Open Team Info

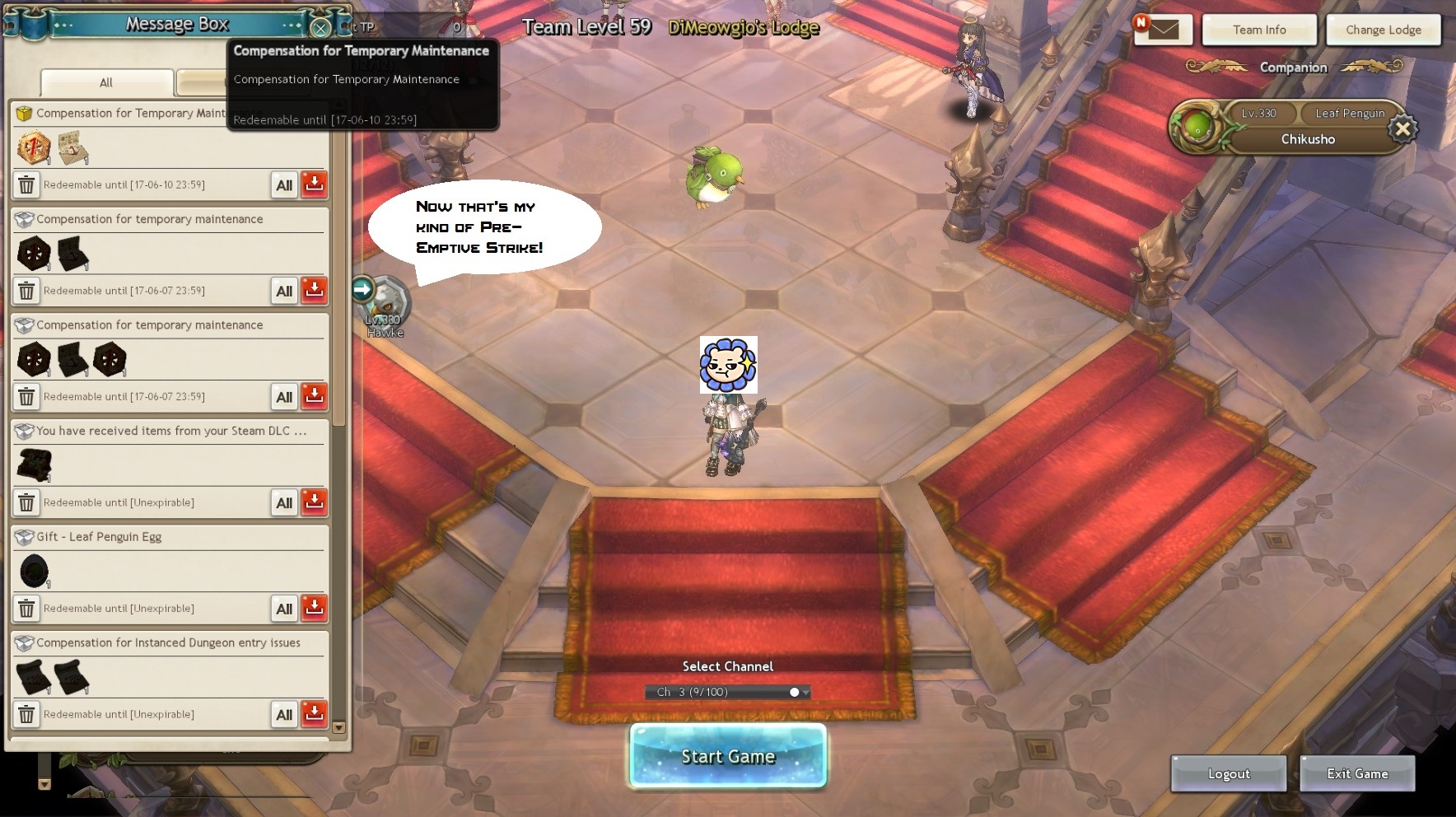tap(1258, 30)
